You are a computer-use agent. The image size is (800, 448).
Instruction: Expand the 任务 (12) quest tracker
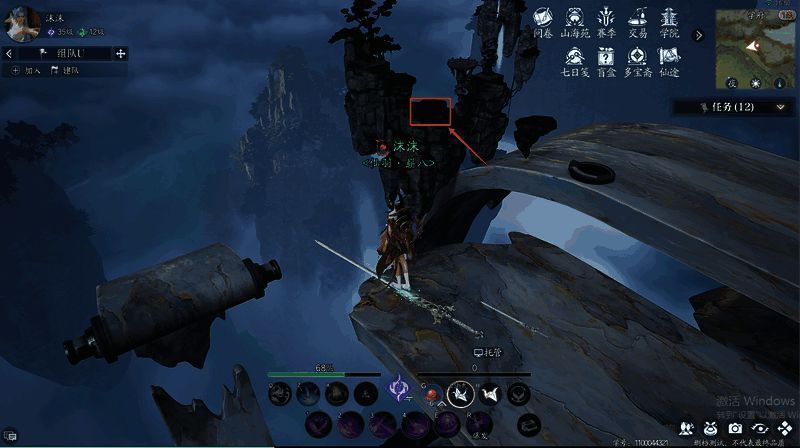(x=781, y=106)
